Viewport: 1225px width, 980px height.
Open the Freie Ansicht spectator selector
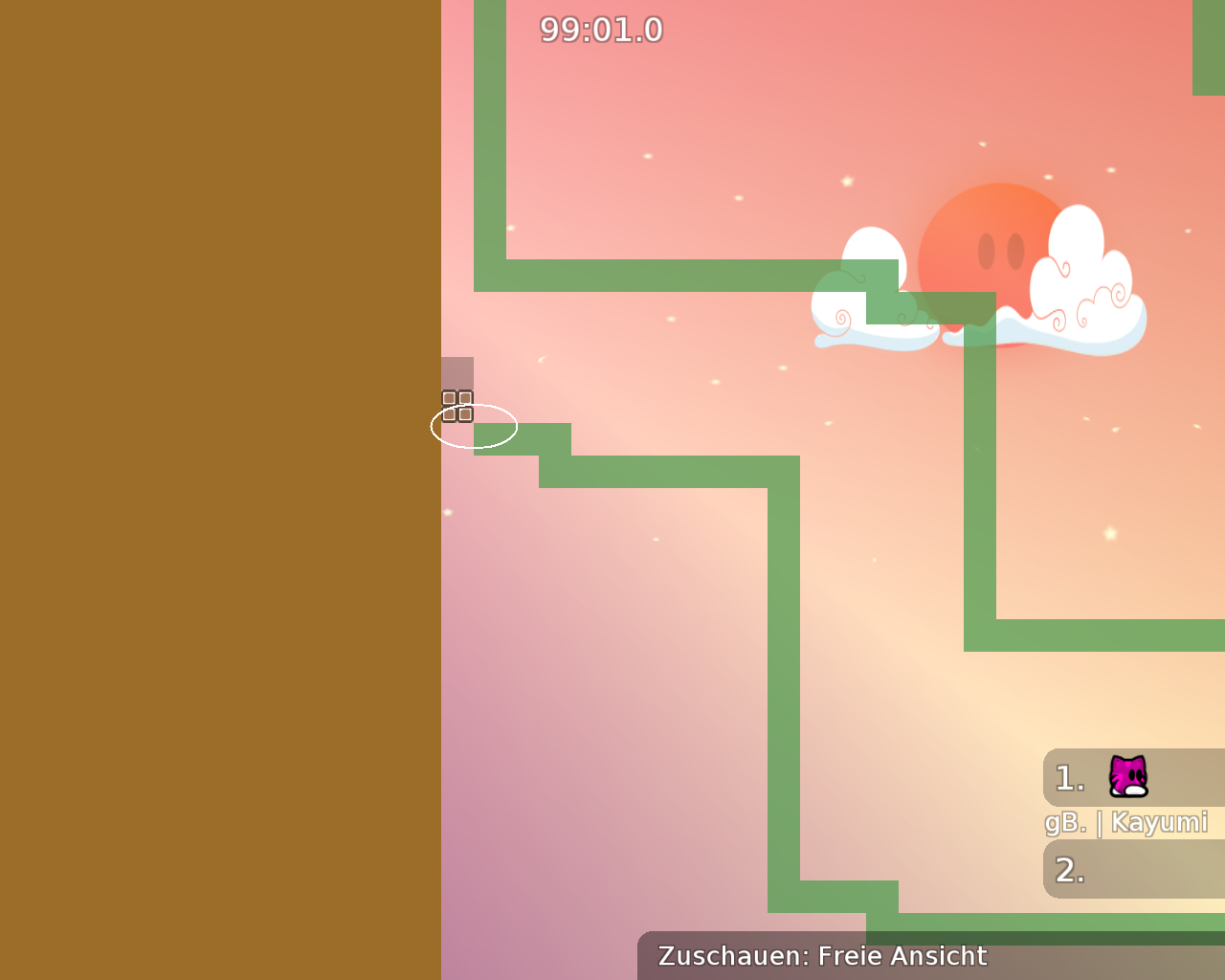pyautogui.click(x=901, y=955)
